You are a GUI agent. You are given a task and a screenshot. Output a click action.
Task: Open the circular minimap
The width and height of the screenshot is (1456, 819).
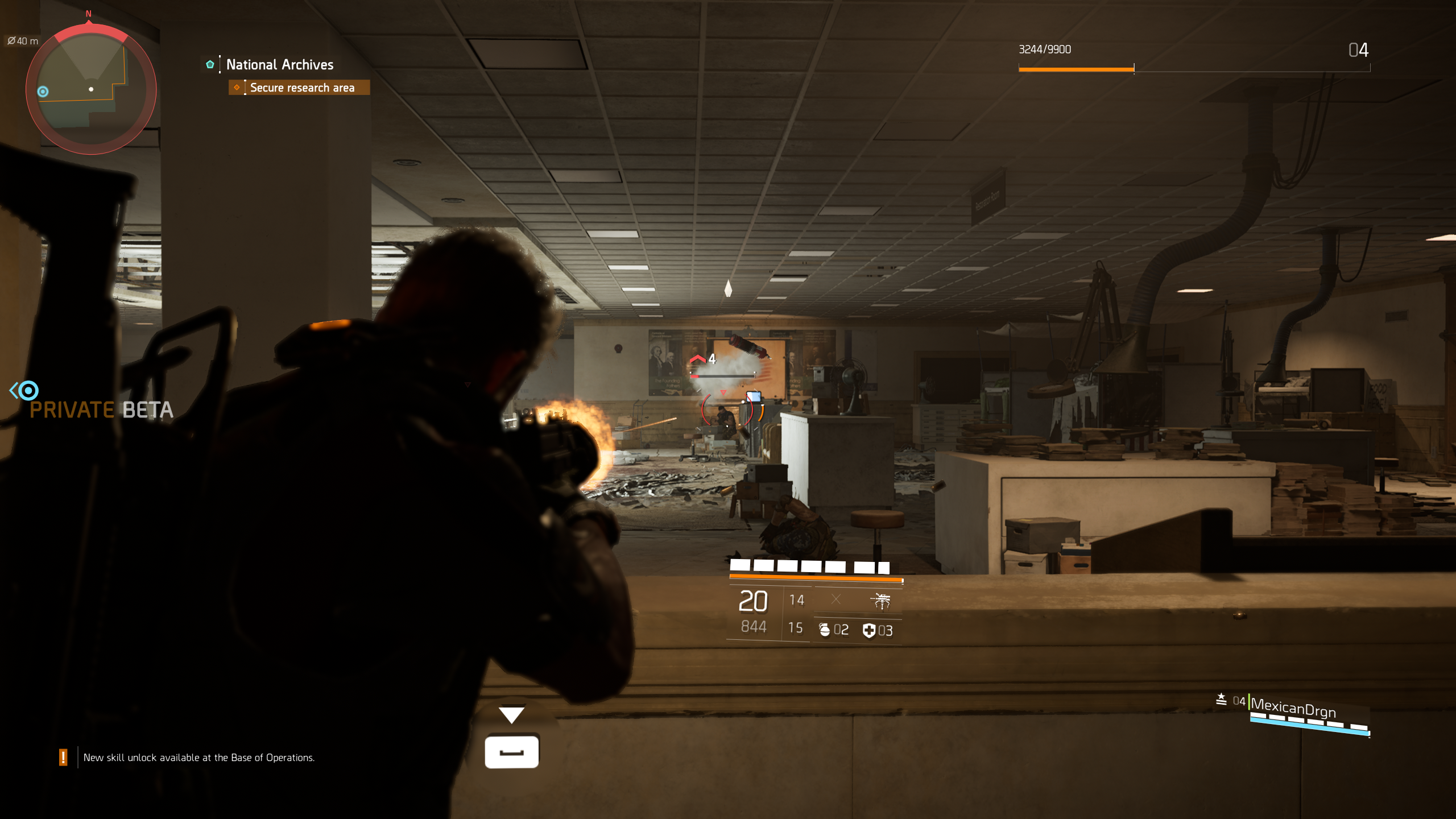pos(91,89)
